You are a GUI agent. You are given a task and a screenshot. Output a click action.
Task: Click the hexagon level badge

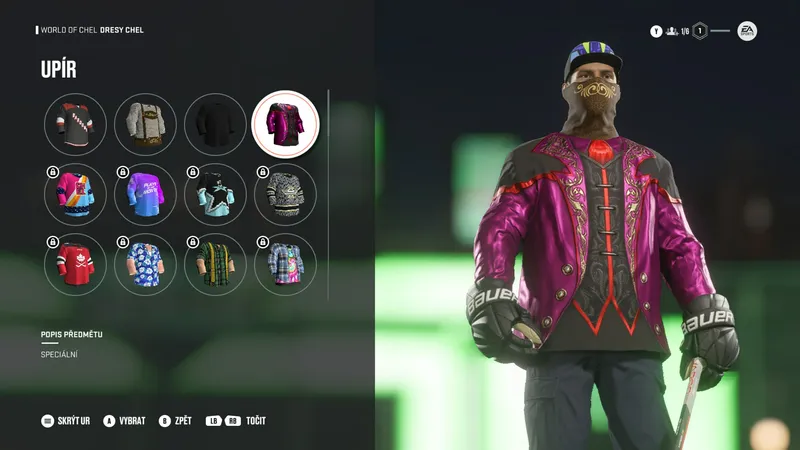[x=701, y=31]
